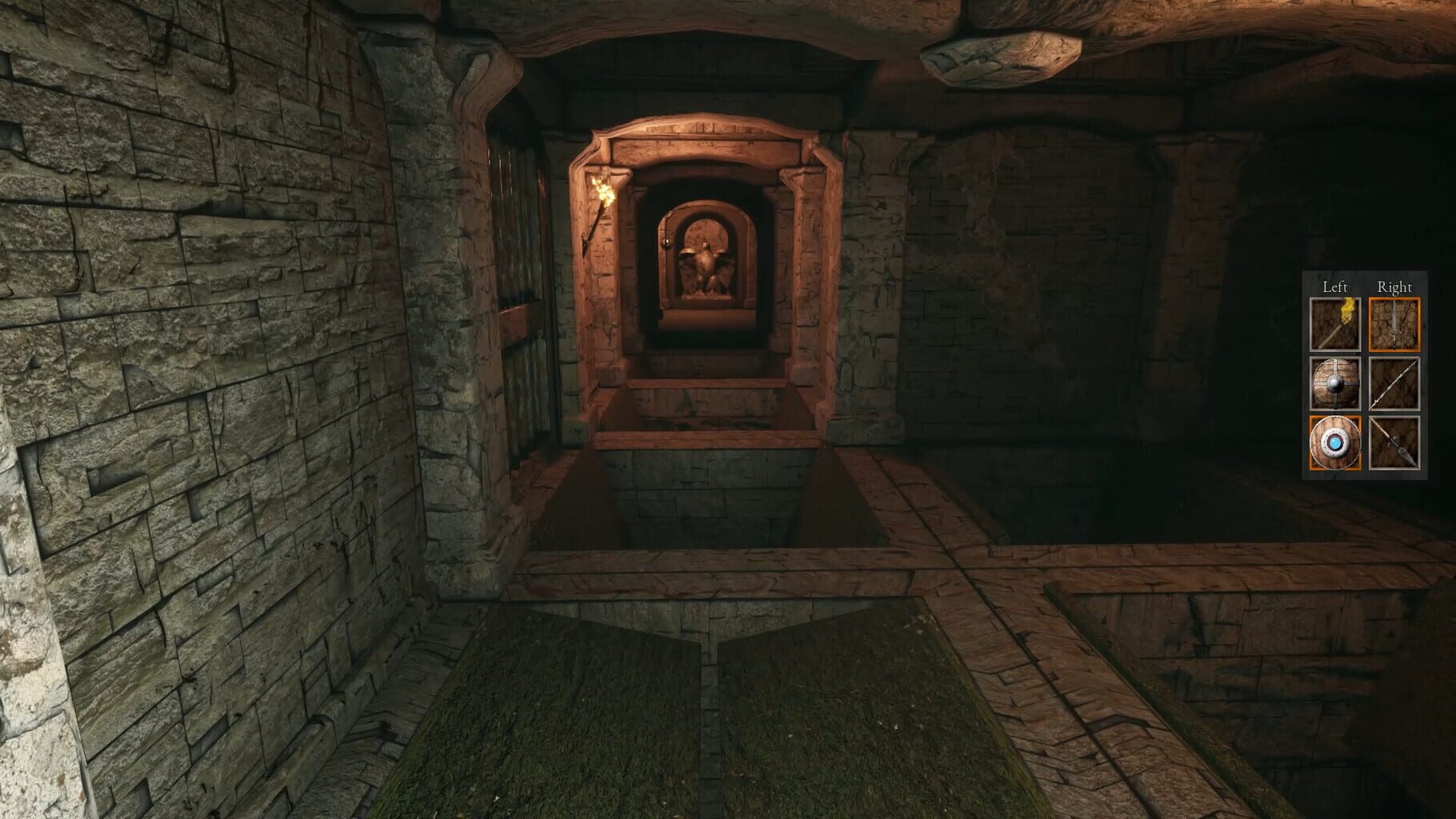This screenshot has height=819, width=1456.
Task: Equip the torch into the left hand
Action: pos(1335,324)
